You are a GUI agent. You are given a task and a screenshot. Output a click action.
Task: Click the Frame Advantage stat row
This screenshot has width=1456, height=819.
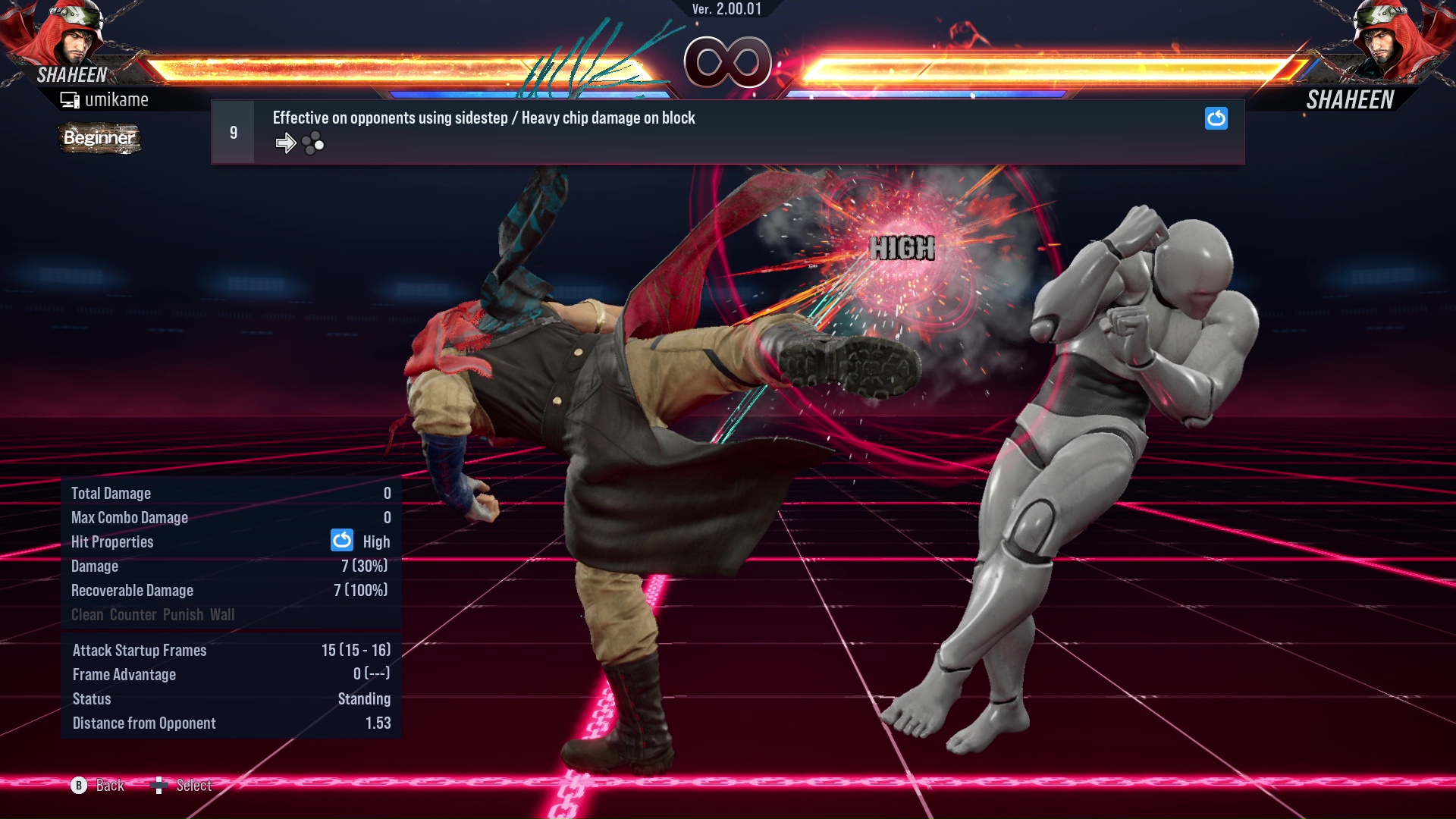click(x=227, y=674)
